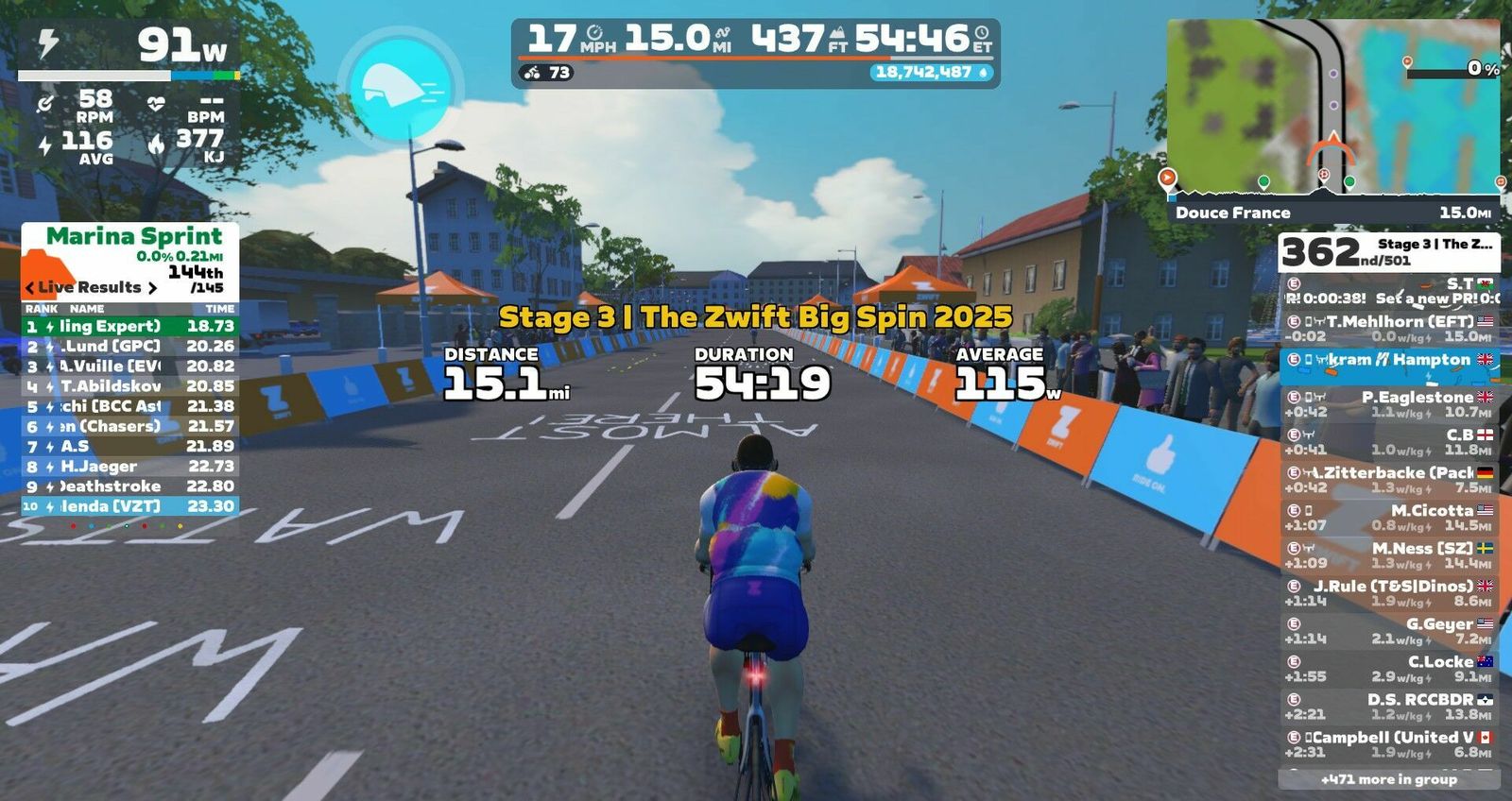This screenshot has width=1512, height=801.
Task: Choose C.Locke in the rider list
Action: point(1388,668)
